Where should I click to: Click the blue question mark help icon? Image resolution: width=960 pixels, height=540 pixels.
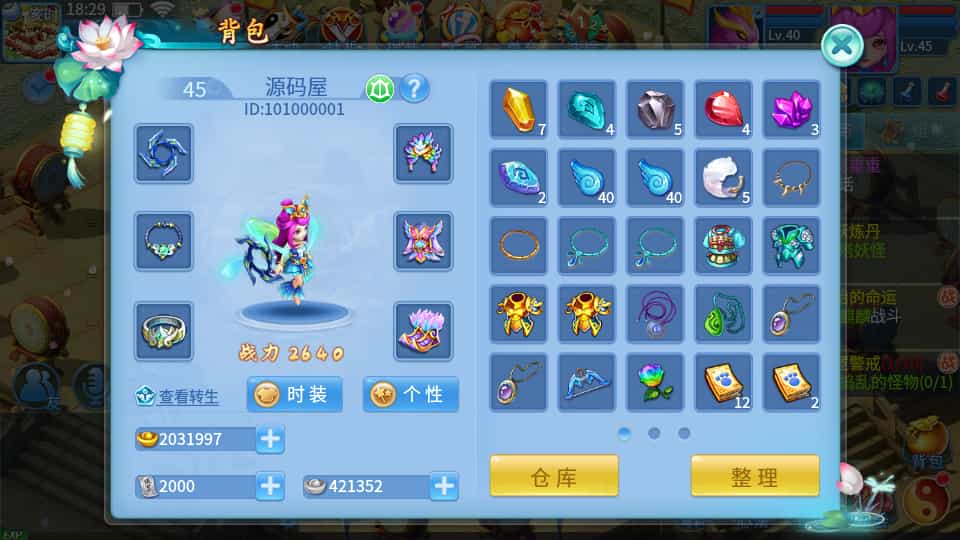[x=414, y=89]
